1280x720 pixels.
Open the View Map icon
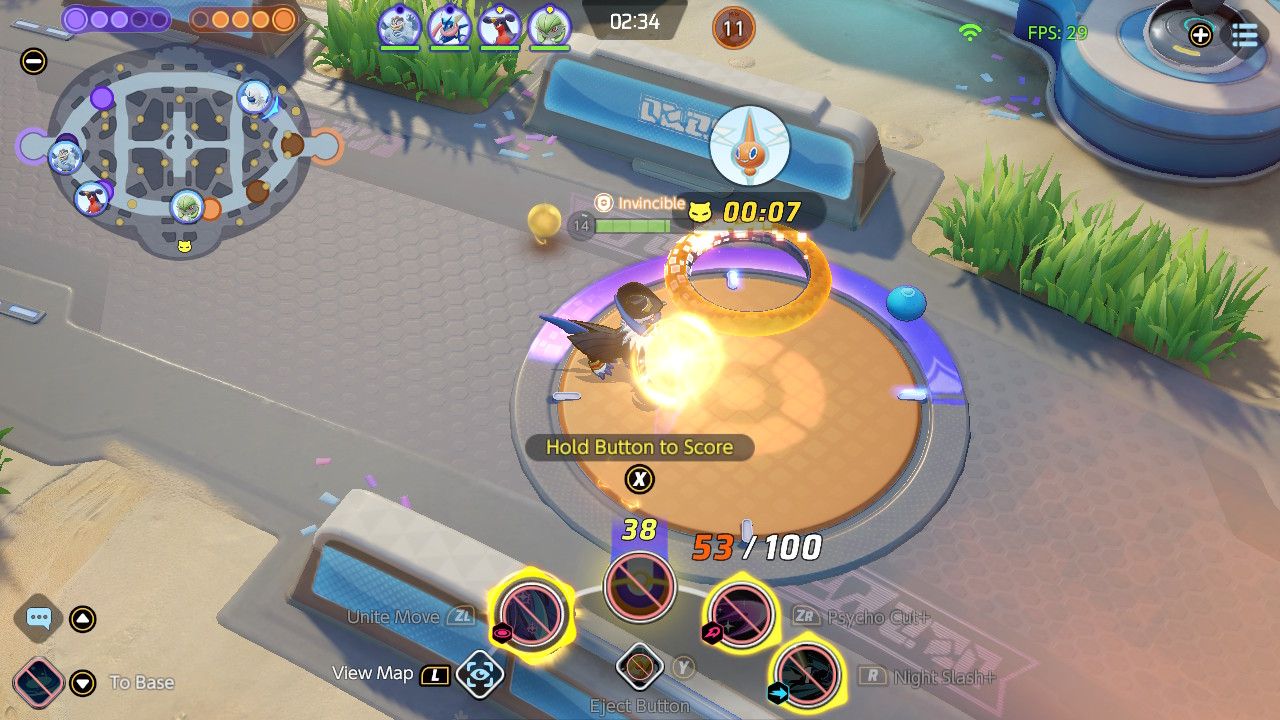click(x=479, y=675)
